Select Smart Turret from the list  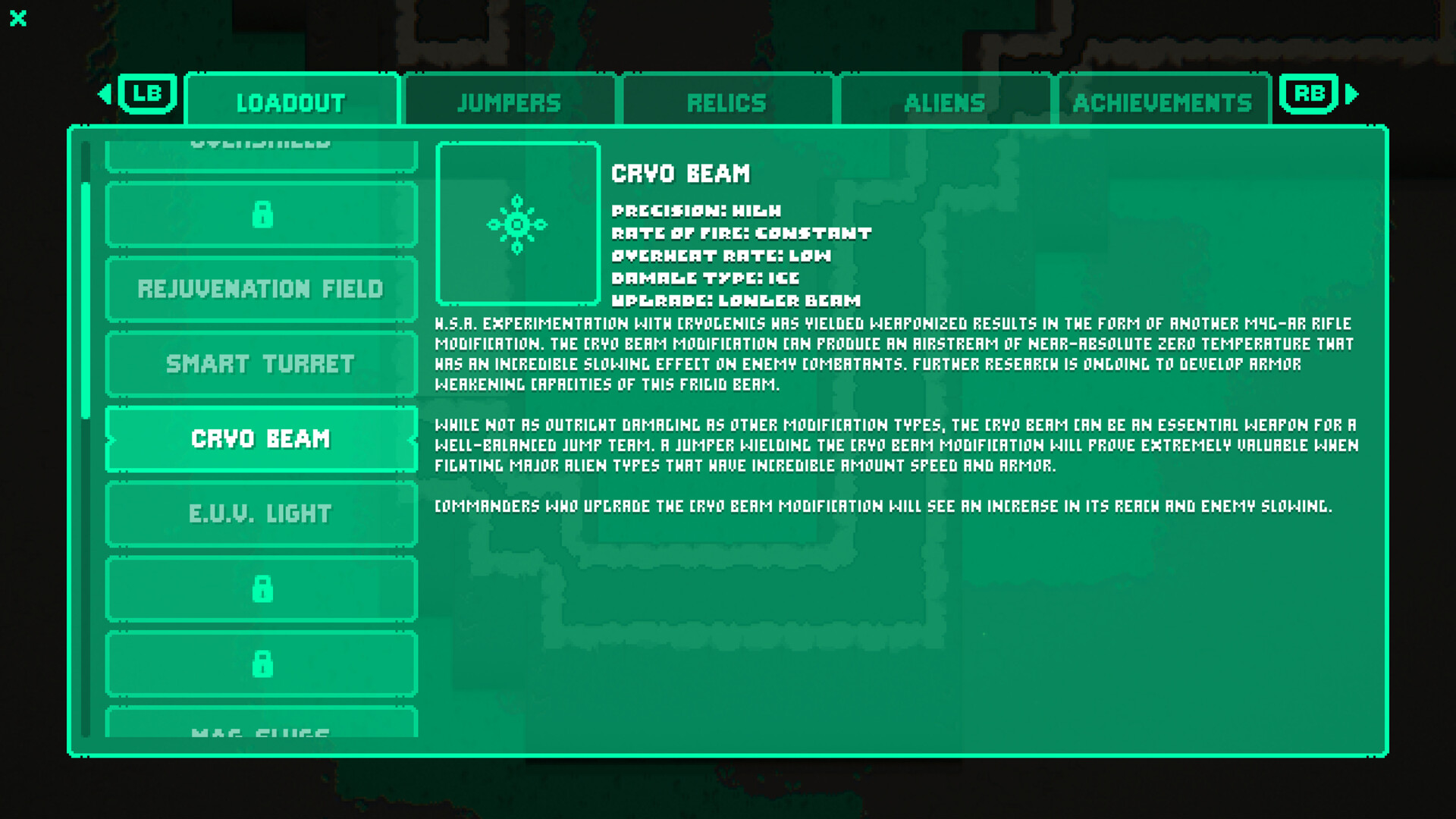[x=262, y=364]
